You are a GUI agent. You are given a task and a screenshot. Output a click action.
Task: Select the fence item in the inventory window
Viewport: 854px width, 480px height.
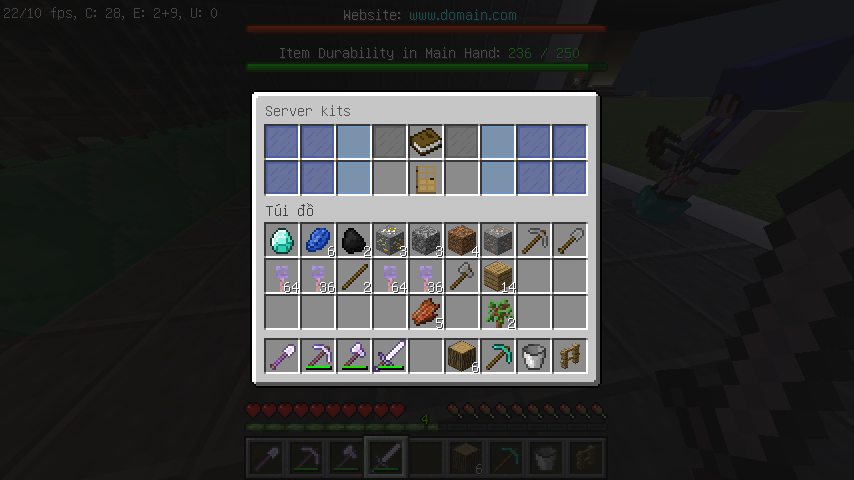[570, 355]
